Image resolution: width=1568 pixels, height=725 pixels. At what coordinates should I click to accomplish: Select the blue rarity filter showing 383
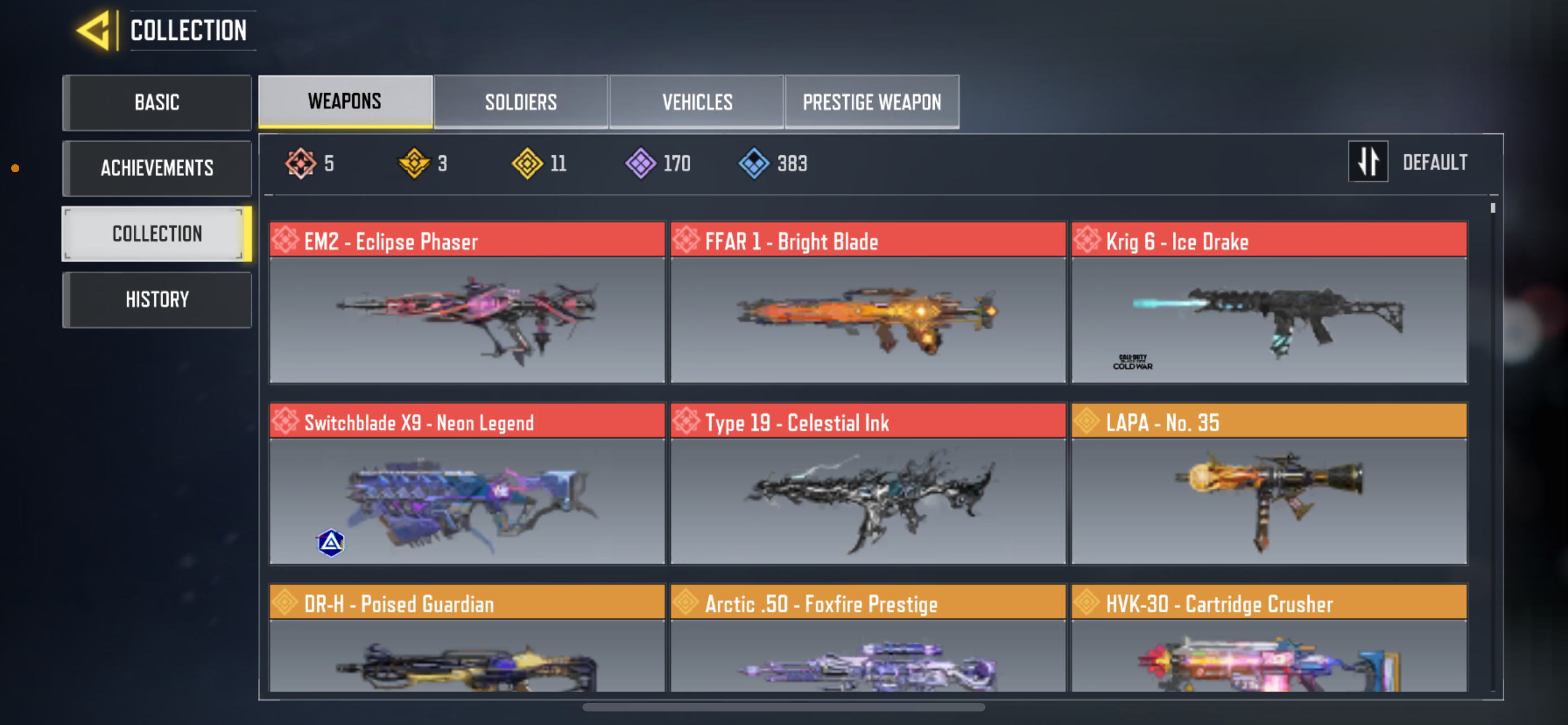click(754, 163)
